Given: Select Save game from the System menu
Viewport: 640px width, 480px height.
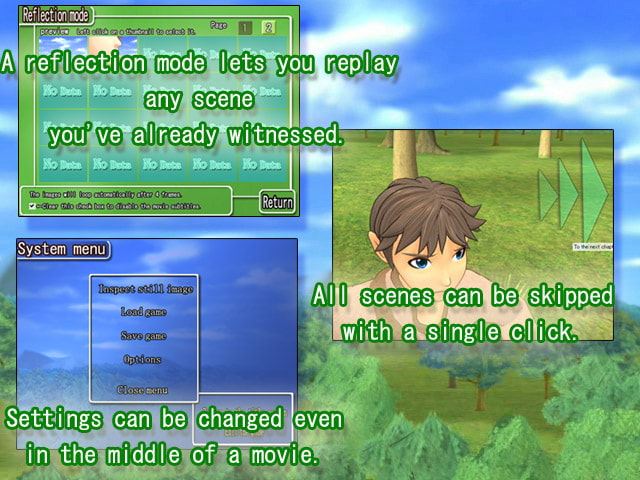Looking at the screenshot, I should pyautogui.click(x=144, y=336).
